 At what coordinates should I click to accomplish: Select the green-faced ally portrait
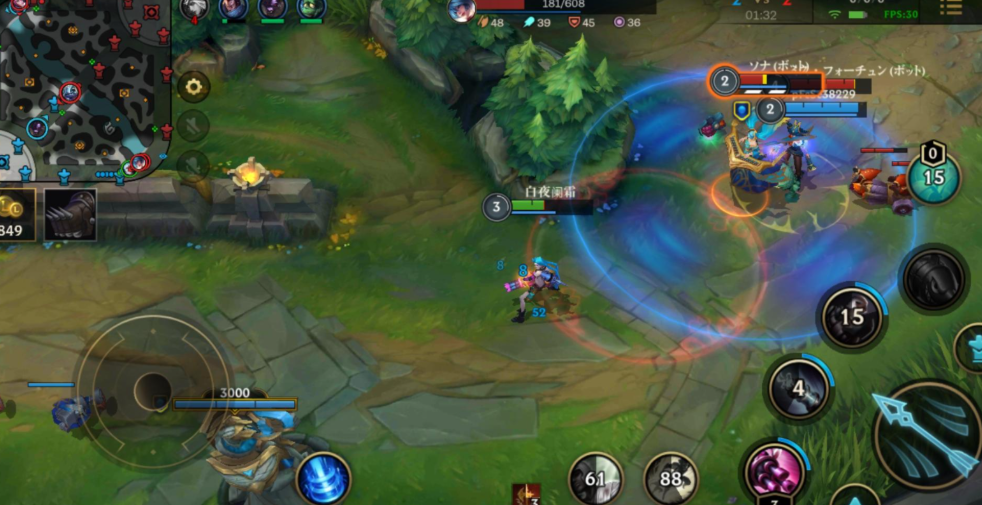pos(311,9)
